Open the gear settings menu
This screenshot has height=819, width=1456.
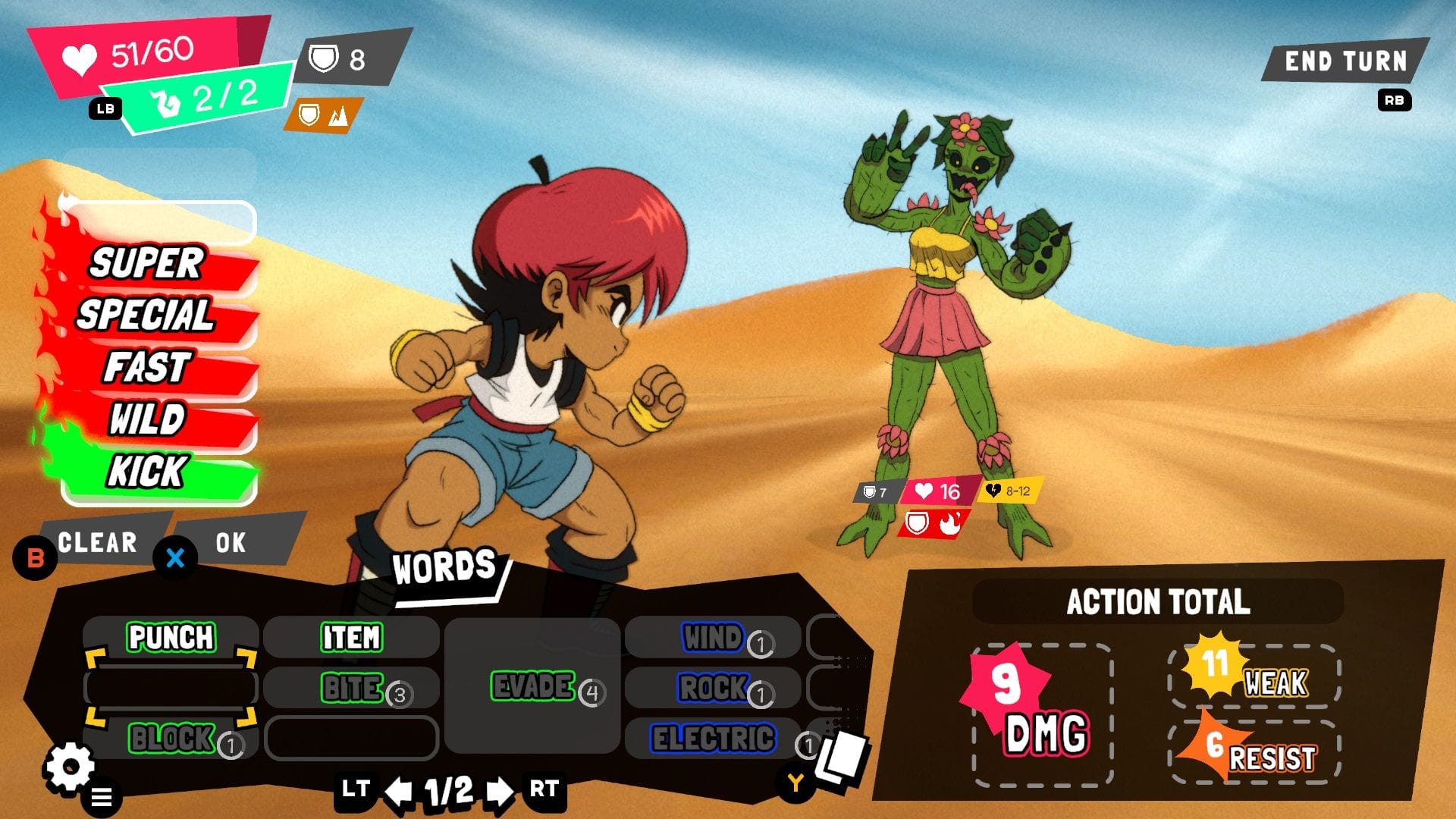(71, 767)
